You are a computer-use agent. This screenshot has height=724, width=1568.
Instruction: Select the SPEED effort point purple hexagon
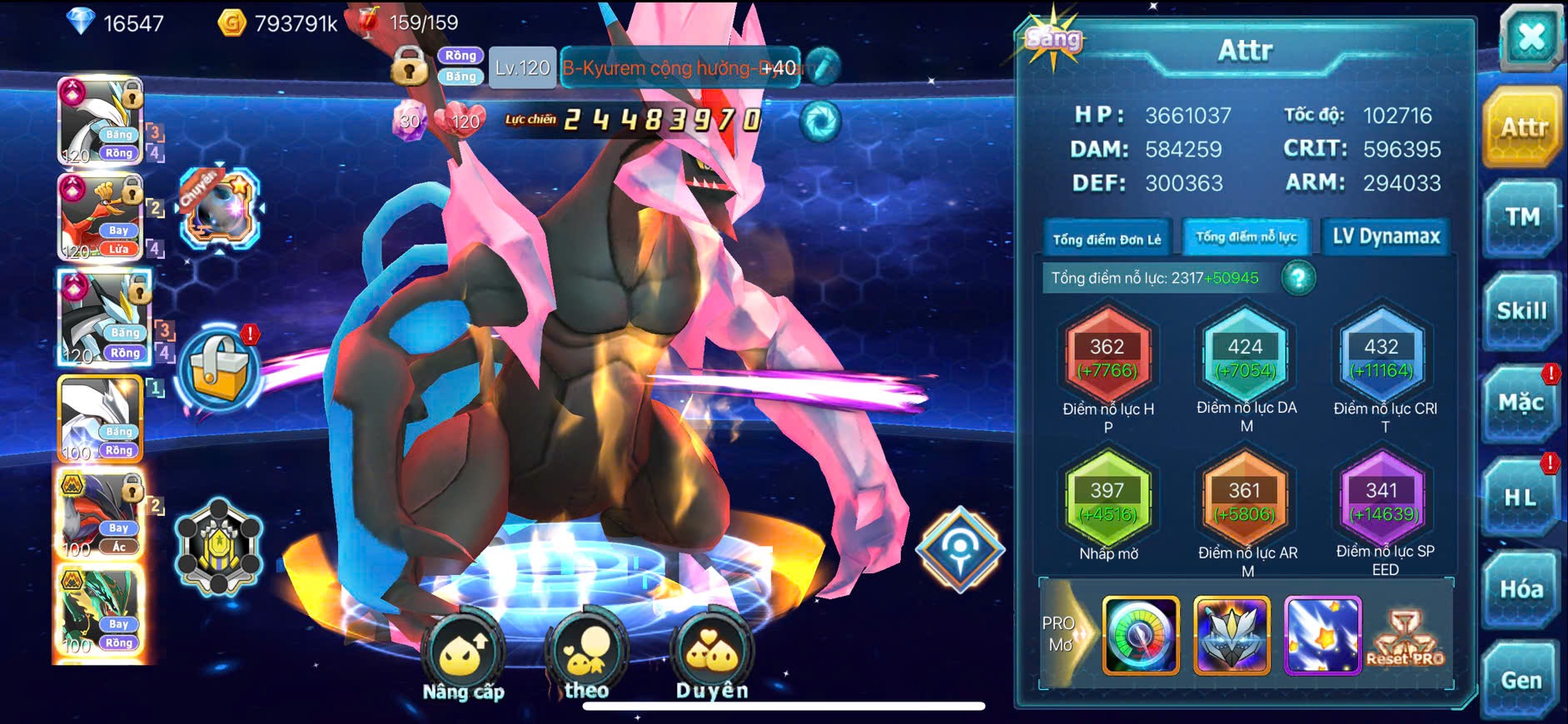(x=1381, y=501)
